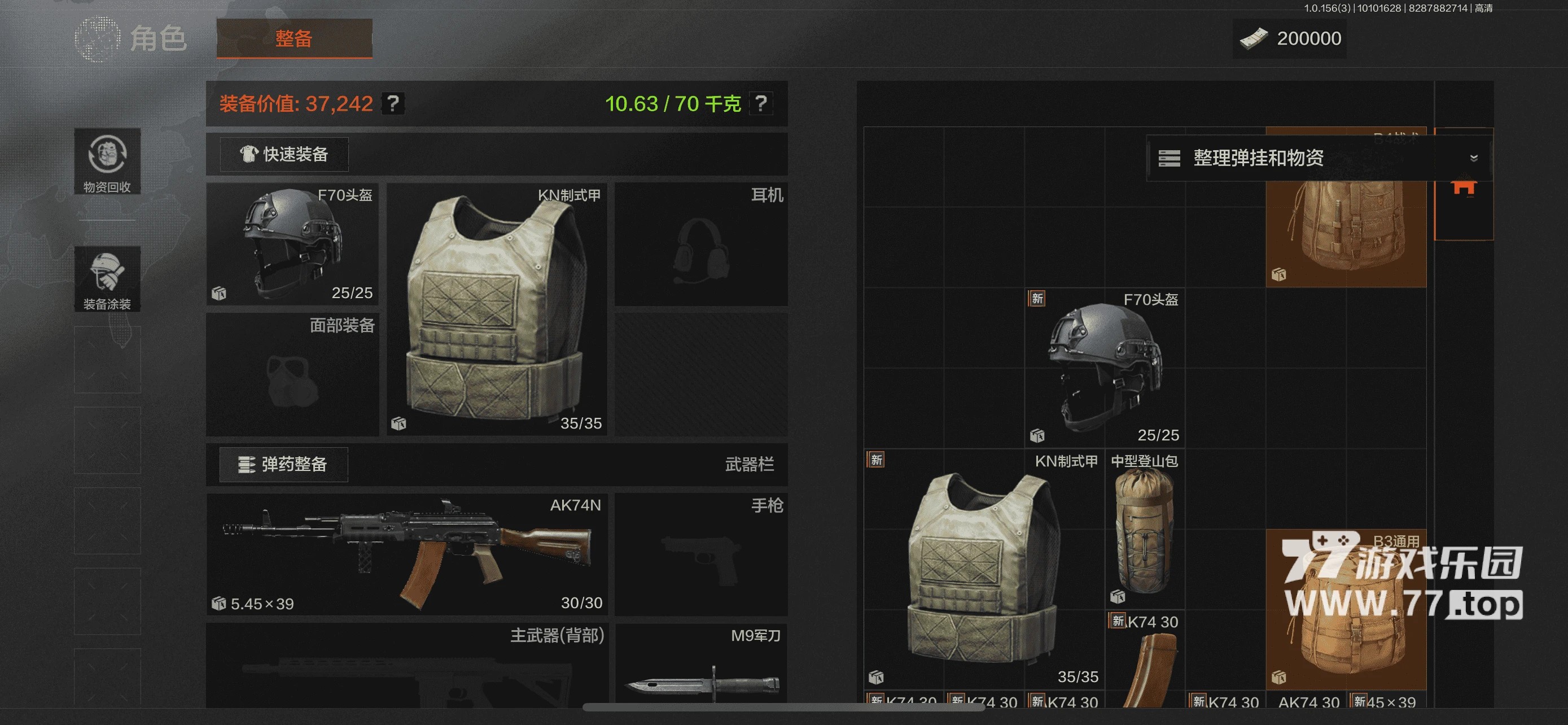This screenshot has width=1568, height=725.
Task: Open the 物资回收 panel
Action: click(107, 161)
